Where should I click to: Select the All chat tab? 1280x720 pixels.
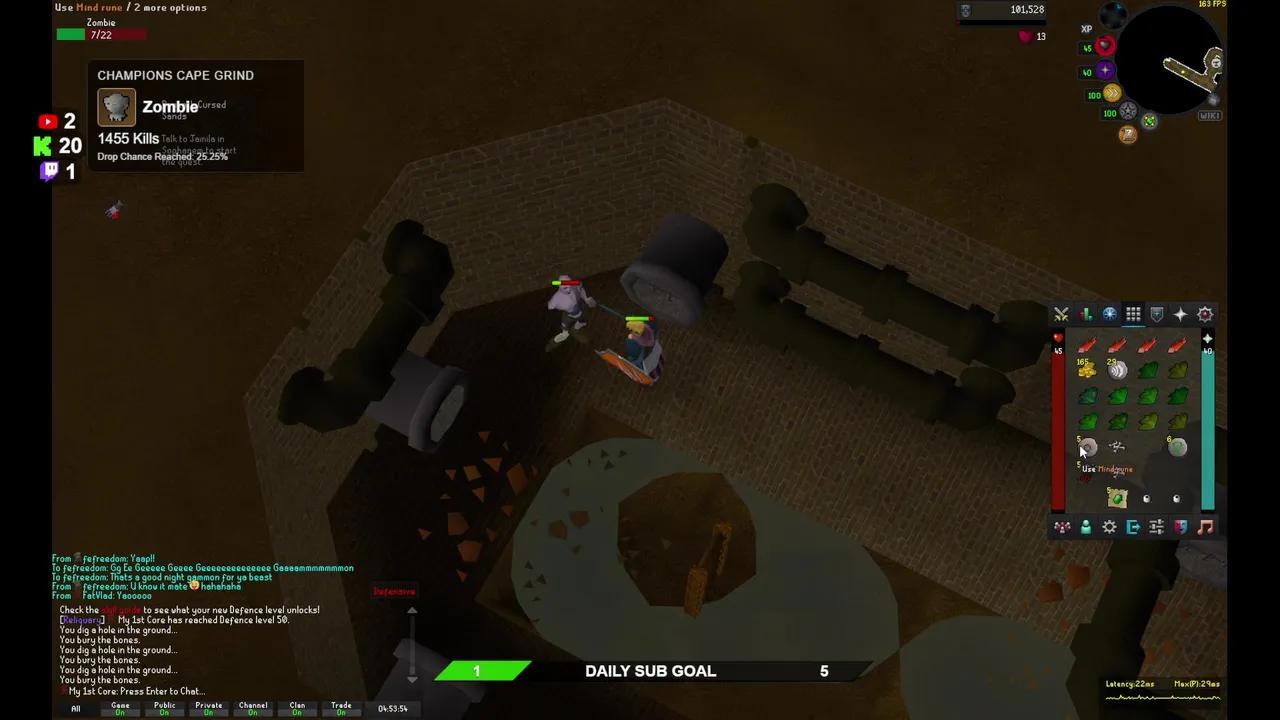tap(75, 708)
